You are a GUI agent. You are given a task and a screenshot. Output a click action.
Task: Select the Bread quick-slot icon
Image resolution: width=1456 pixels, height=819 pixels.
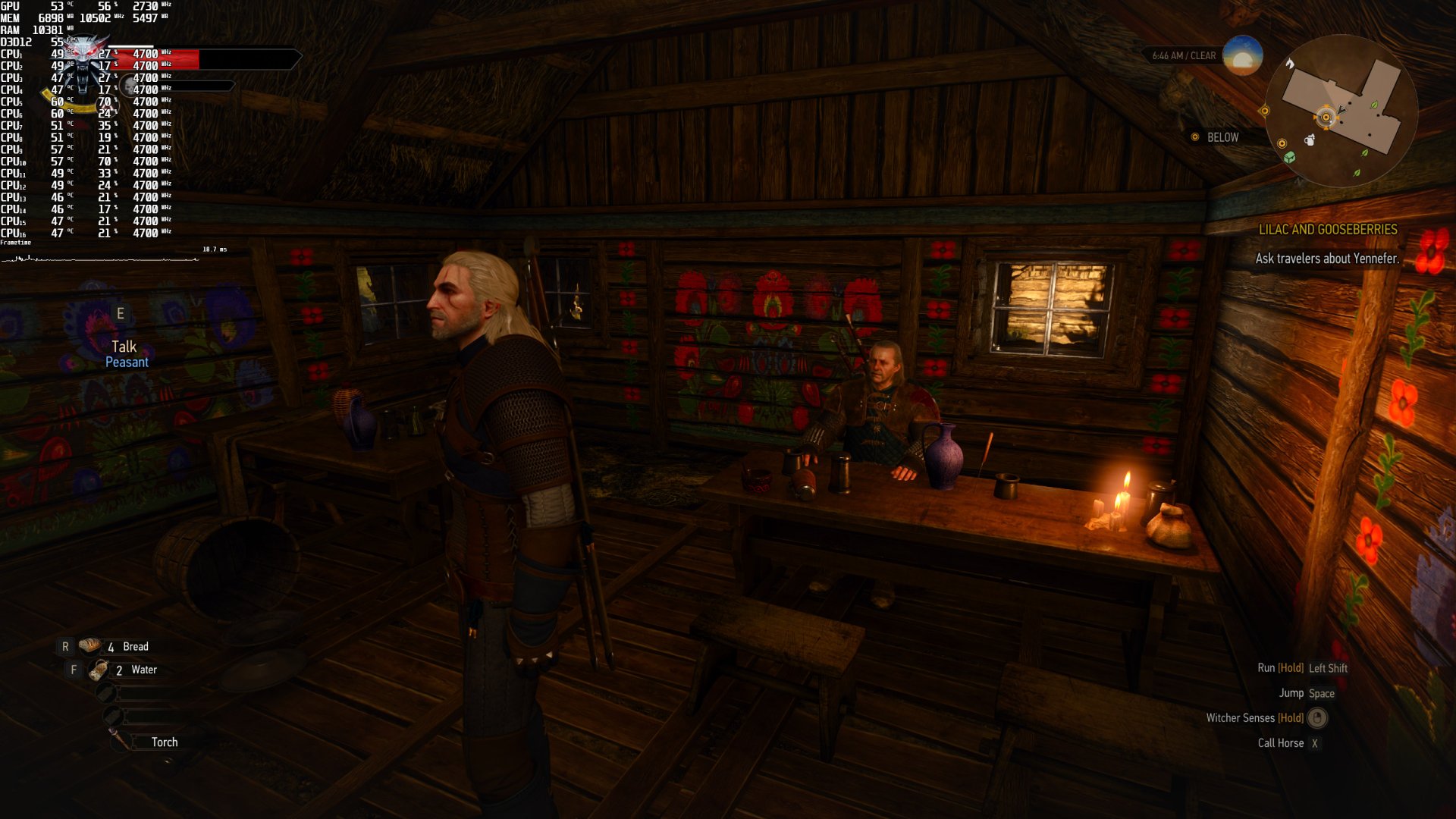91,646
